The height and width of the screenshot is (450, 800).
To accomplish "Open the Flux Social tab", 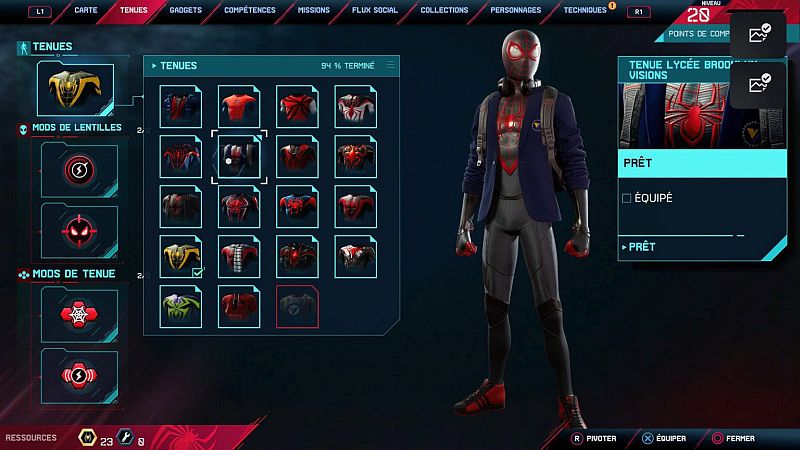I will 375,10.
